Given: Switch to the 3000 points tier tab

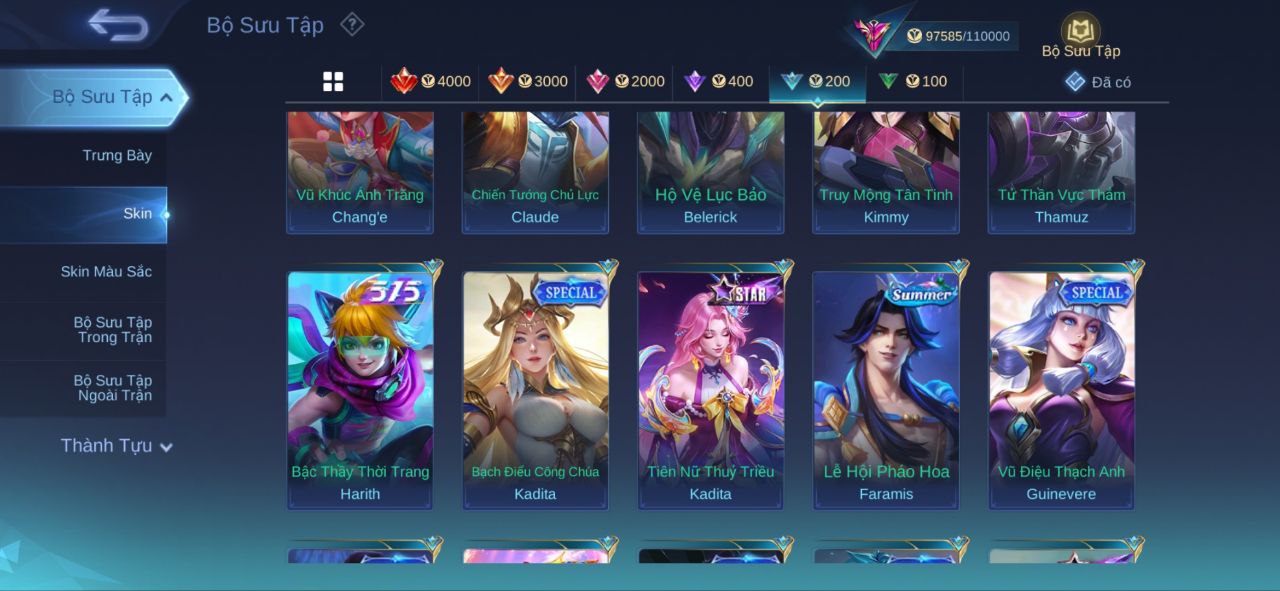Looking at the screenshot, I should pos(528,82).
